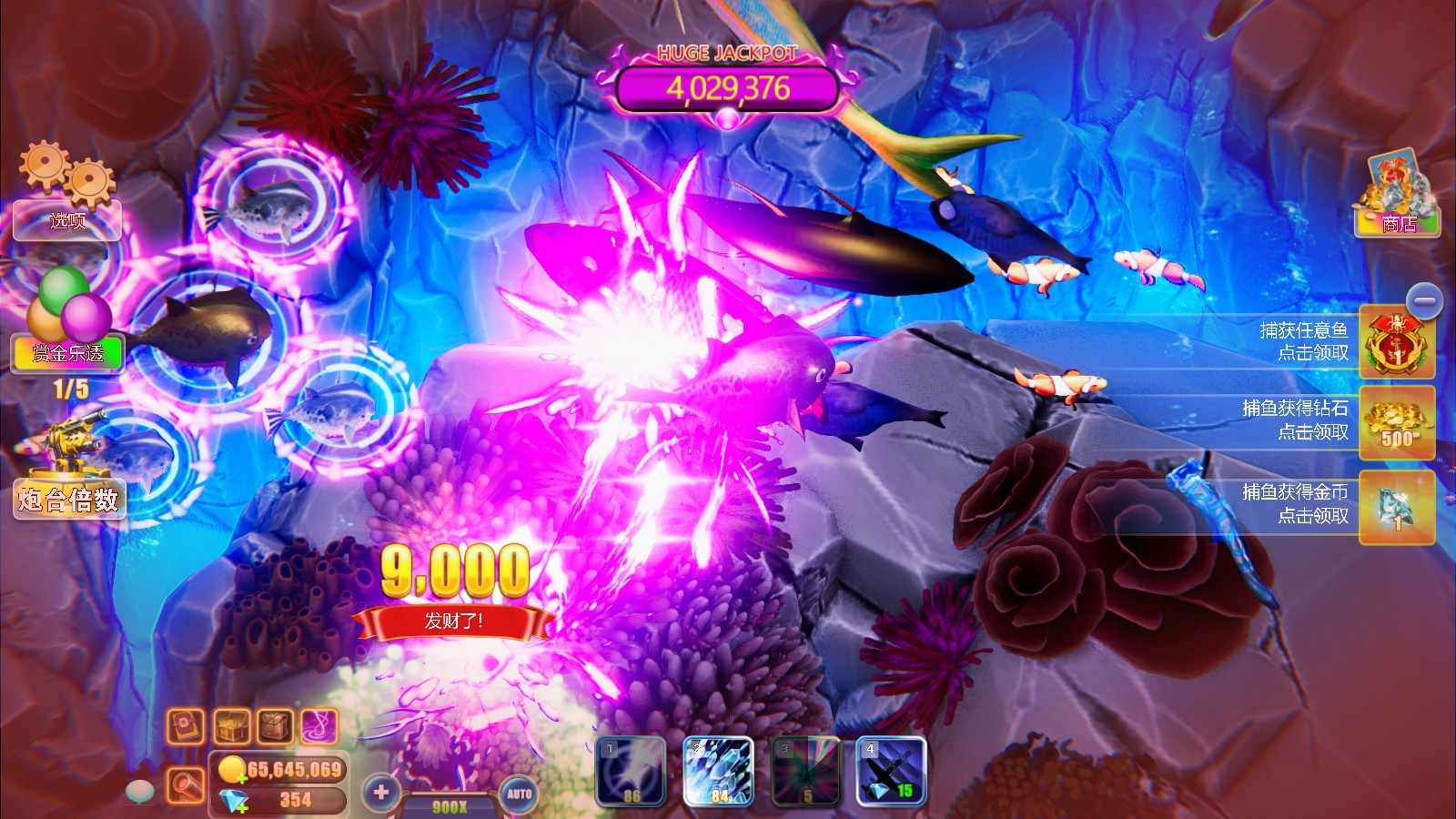Viewport: 1456px width, 819px height.
Task: Open the backpack inventory icon
Action: pos(278,723)
